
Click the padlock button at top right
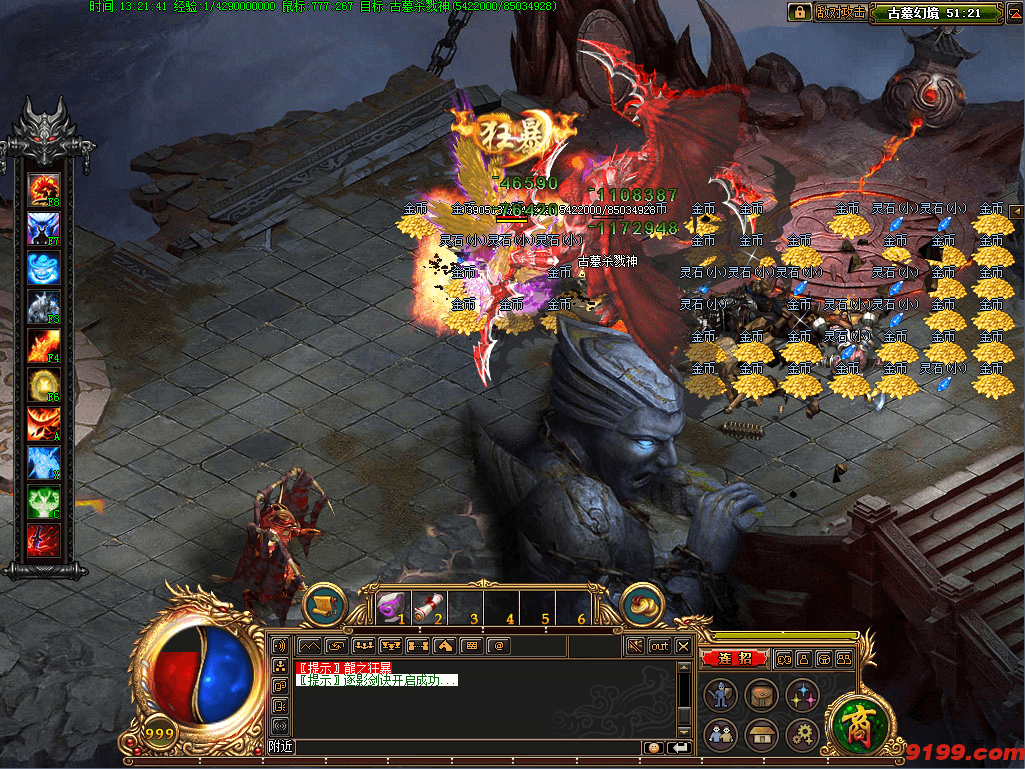[x=799, y=12]
